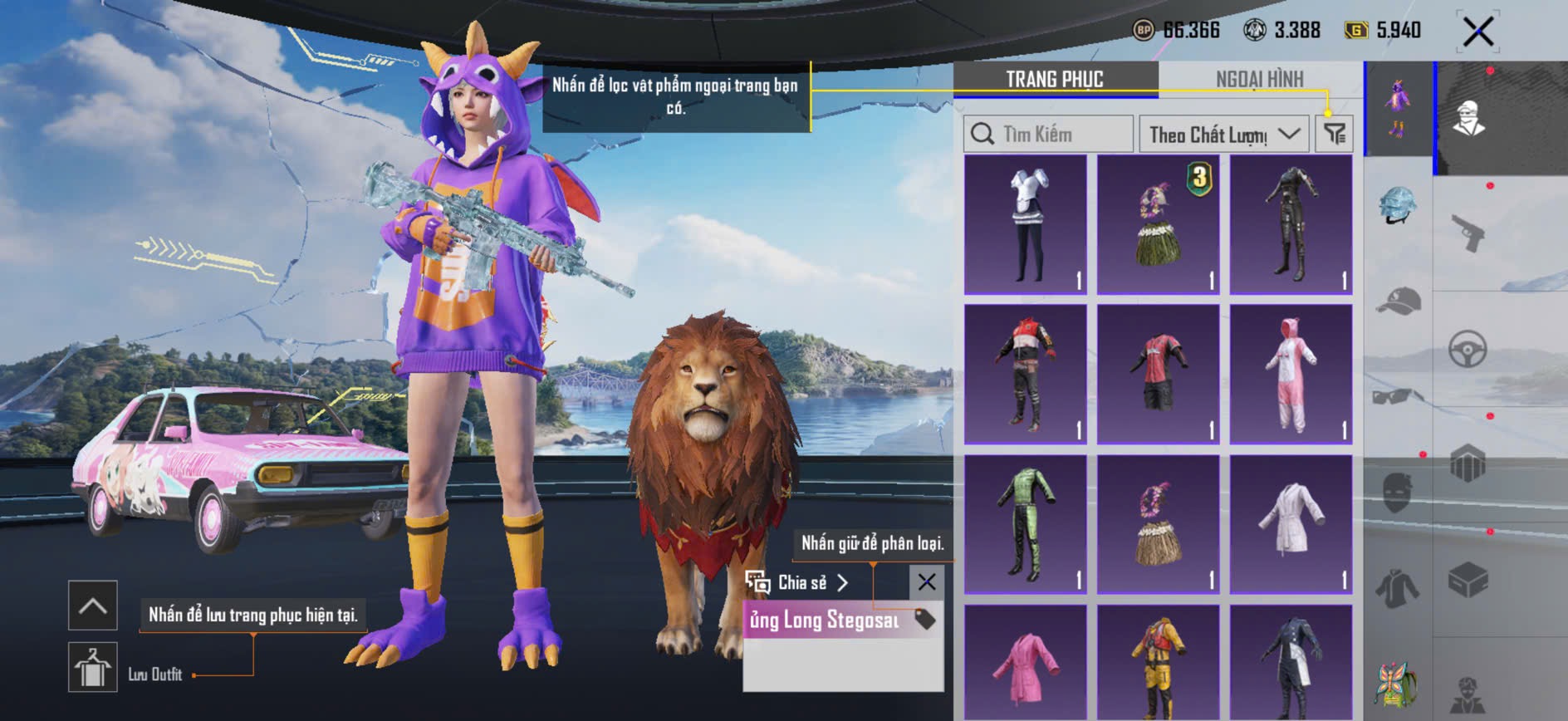Open the steering wheel vehicle category
The width and height of the screenshot is (1568, 721).
pyautogui.click(x=1468, y=349)
